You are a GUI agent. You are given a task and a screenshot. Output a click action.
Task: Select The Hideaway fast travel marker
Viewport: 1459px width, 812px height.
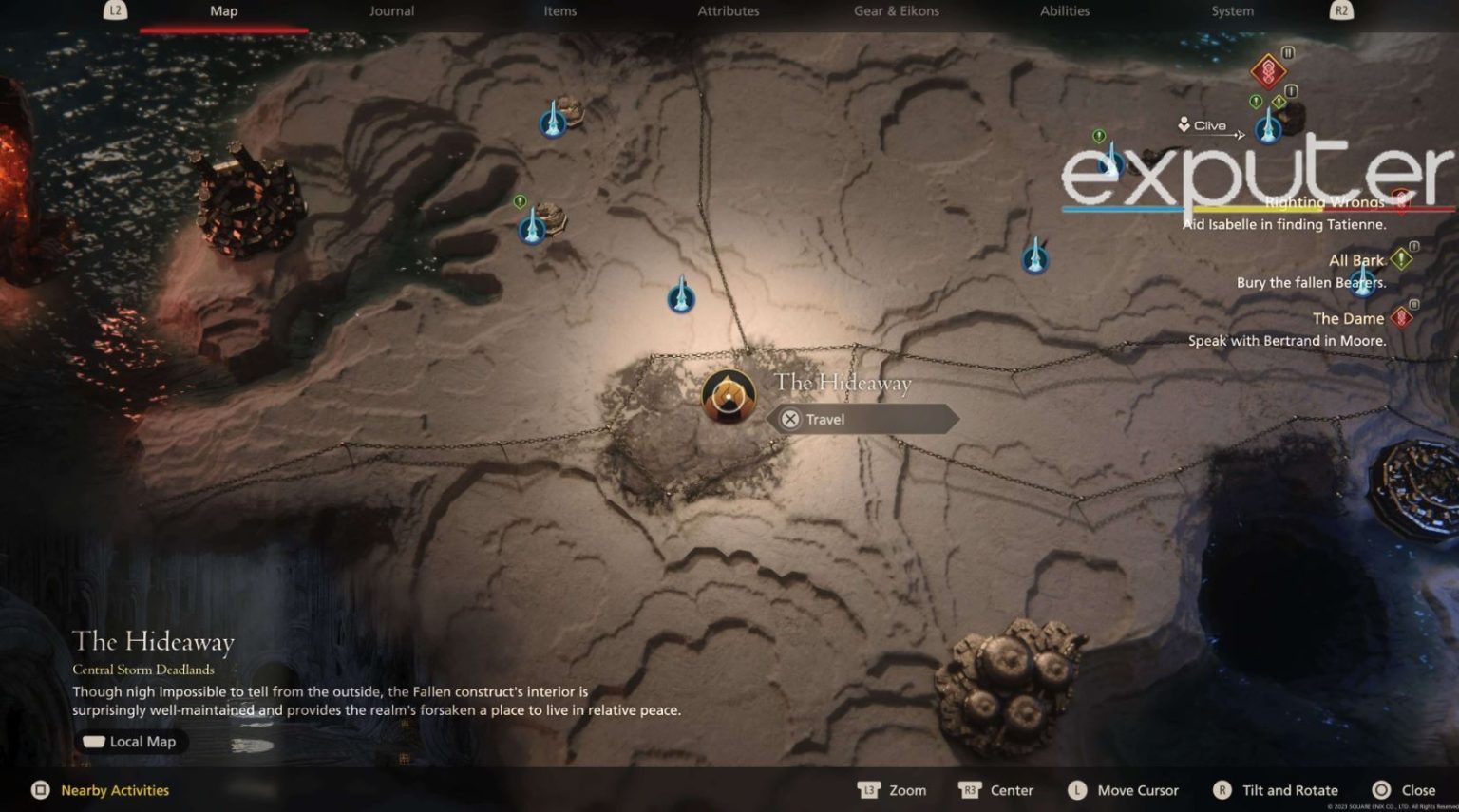(x=728, y=396)
